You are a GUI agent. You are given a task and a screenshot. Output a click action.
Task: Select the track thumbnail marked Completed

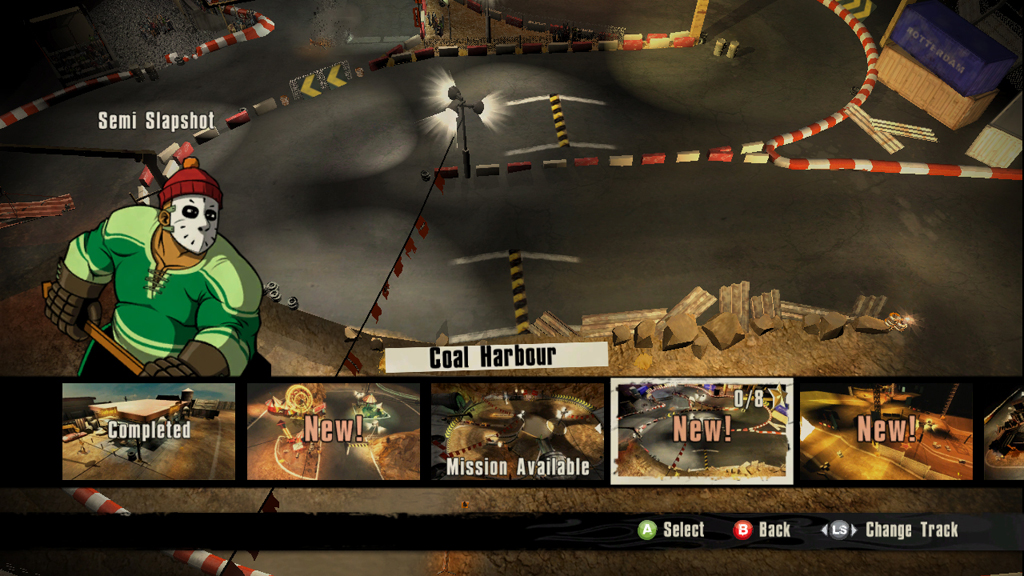pyautogui.click(x=149, y=431)
